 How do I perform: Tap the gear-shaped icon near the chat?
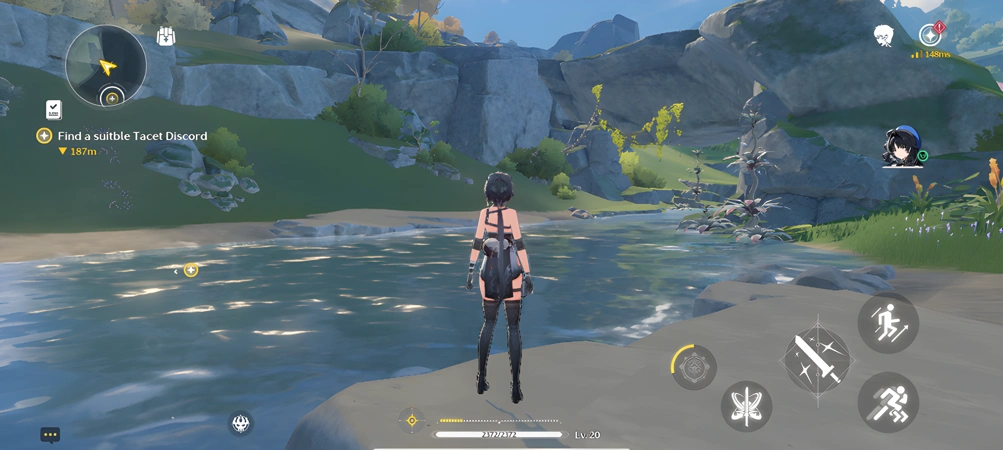pyautogui.click(x=240, y=423)
